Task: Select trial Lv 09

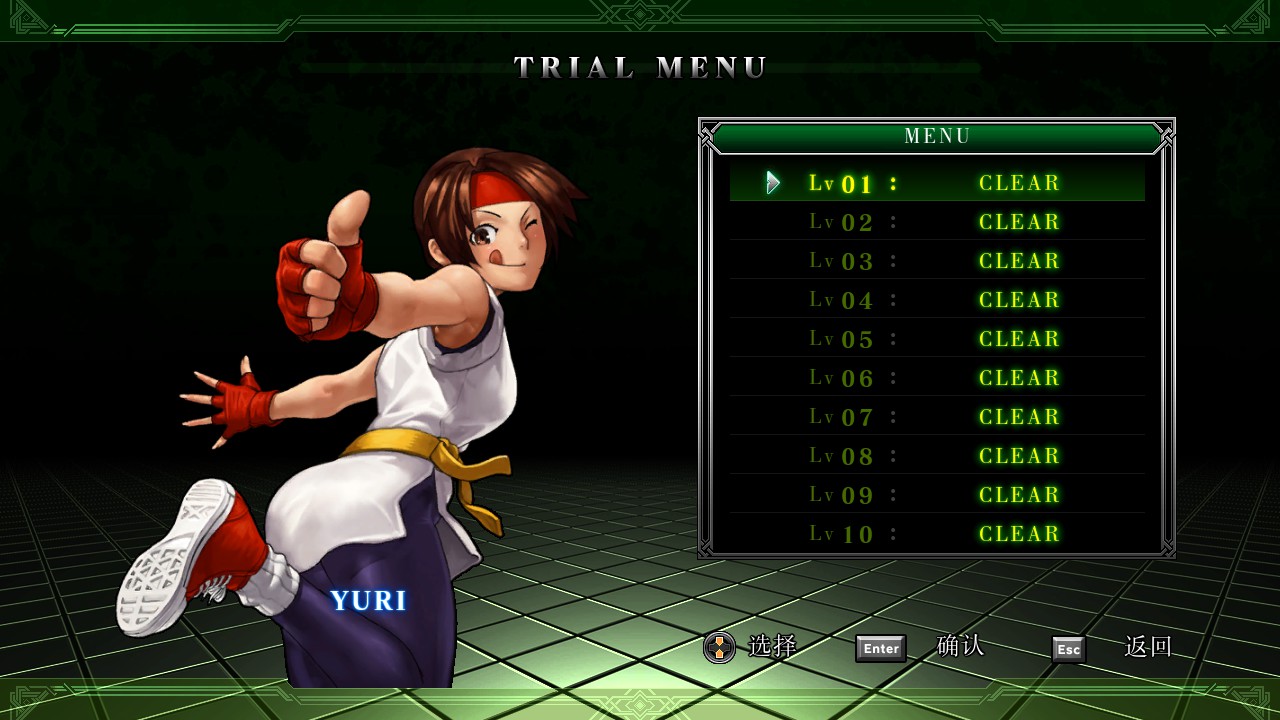Action: 936,495
